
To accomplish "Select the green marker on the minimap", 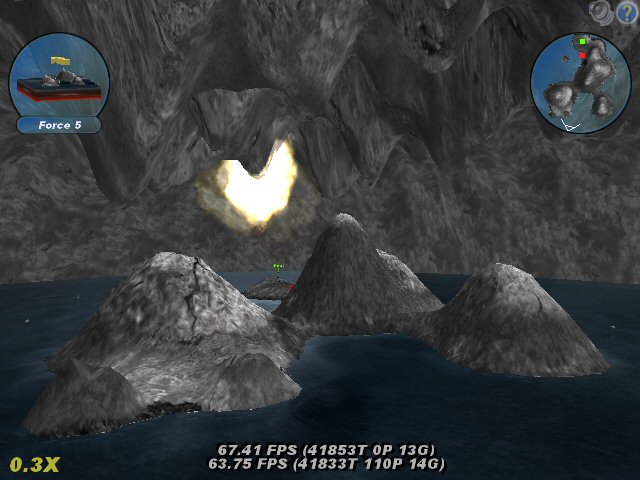I will pyautogui.click(x=581, y=42).
